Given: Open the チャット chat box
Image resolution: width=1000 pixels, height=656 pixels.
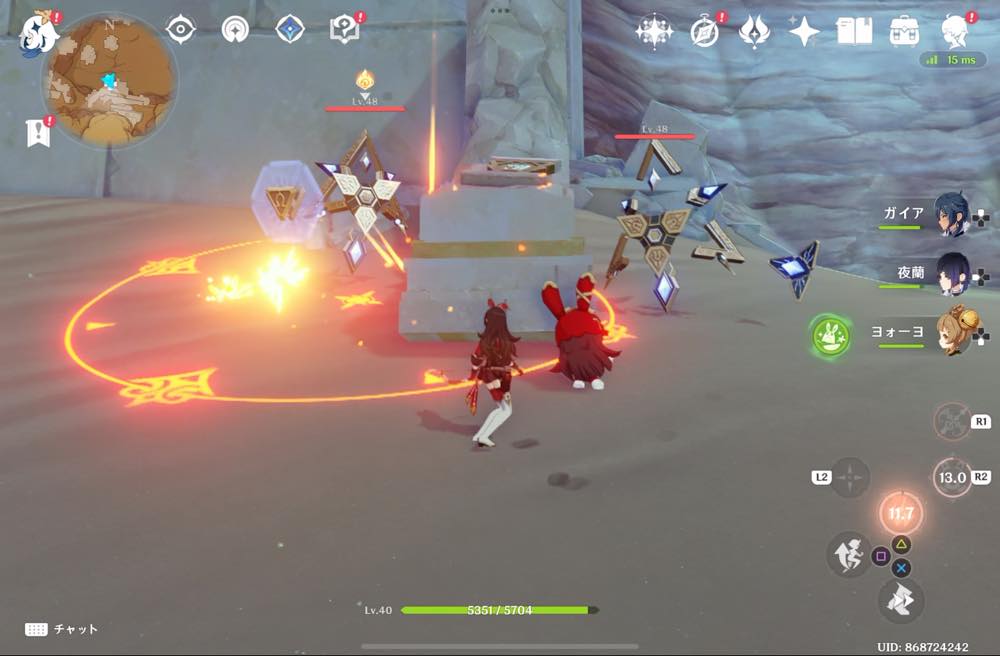Looking at the screenshot, I should point(62,629).
